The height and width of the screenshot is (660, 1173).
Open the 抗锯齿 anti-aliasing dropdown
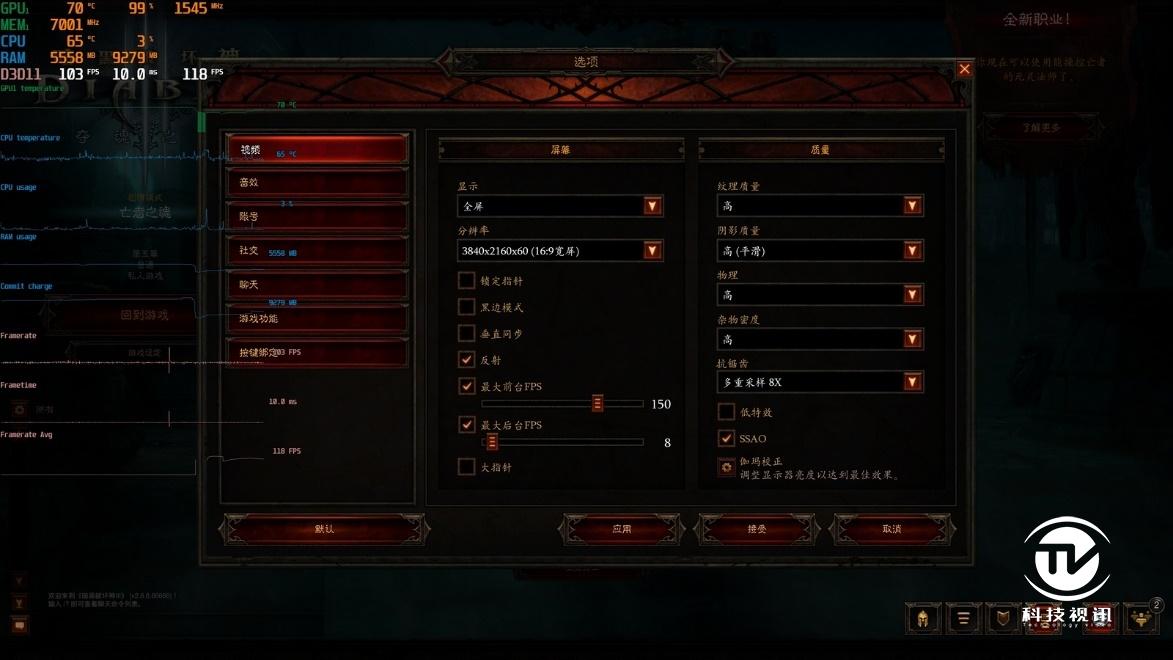(x=912, y=382)
